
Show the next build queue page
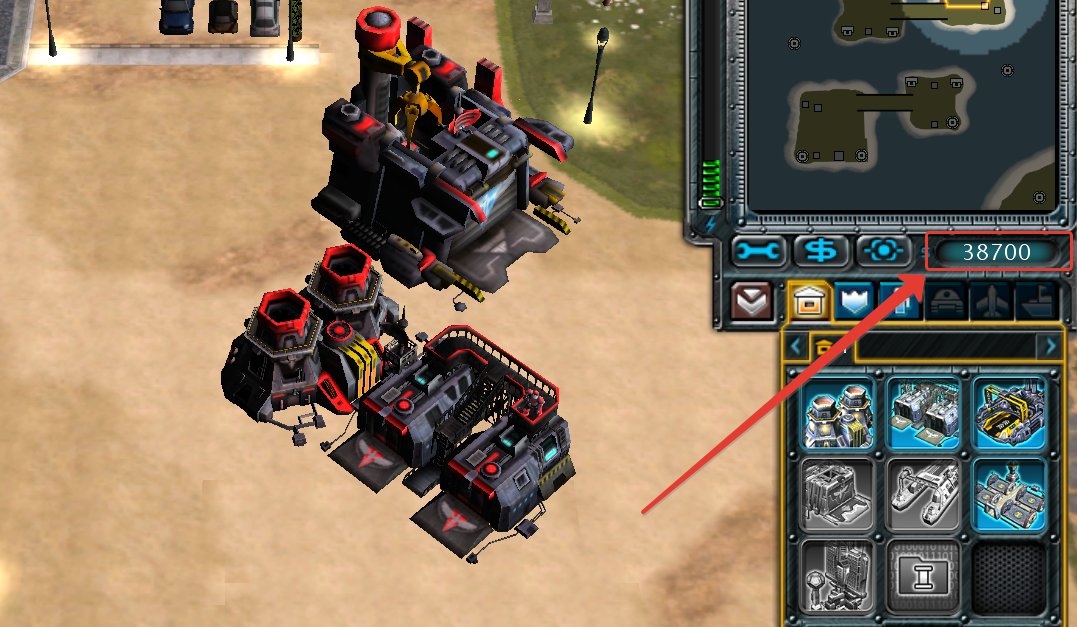pyautogui.click(x=1050, y=346)
